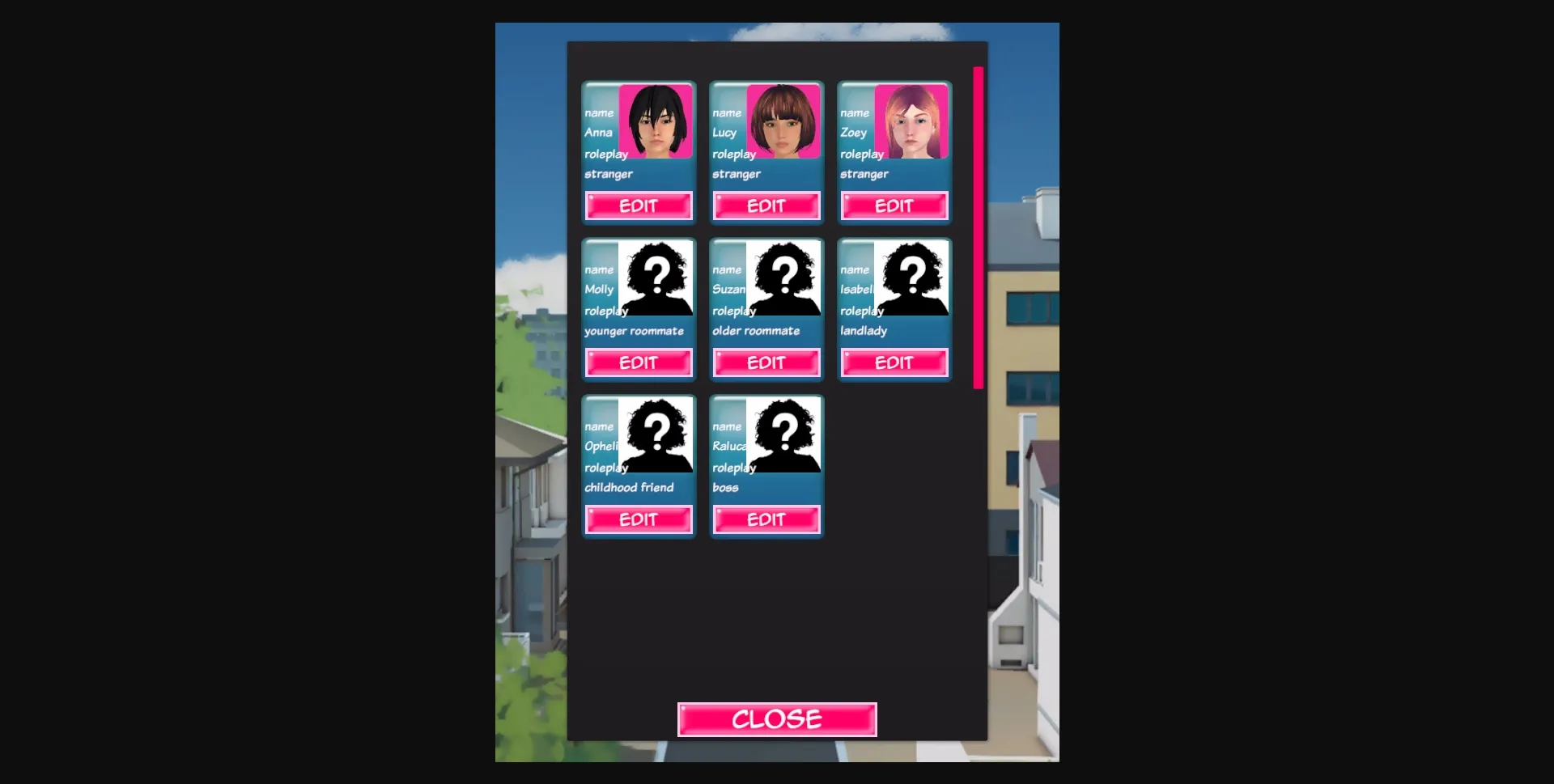Click Anna's character portrait
Viewport: 1554px width, 784px height.
657,121
